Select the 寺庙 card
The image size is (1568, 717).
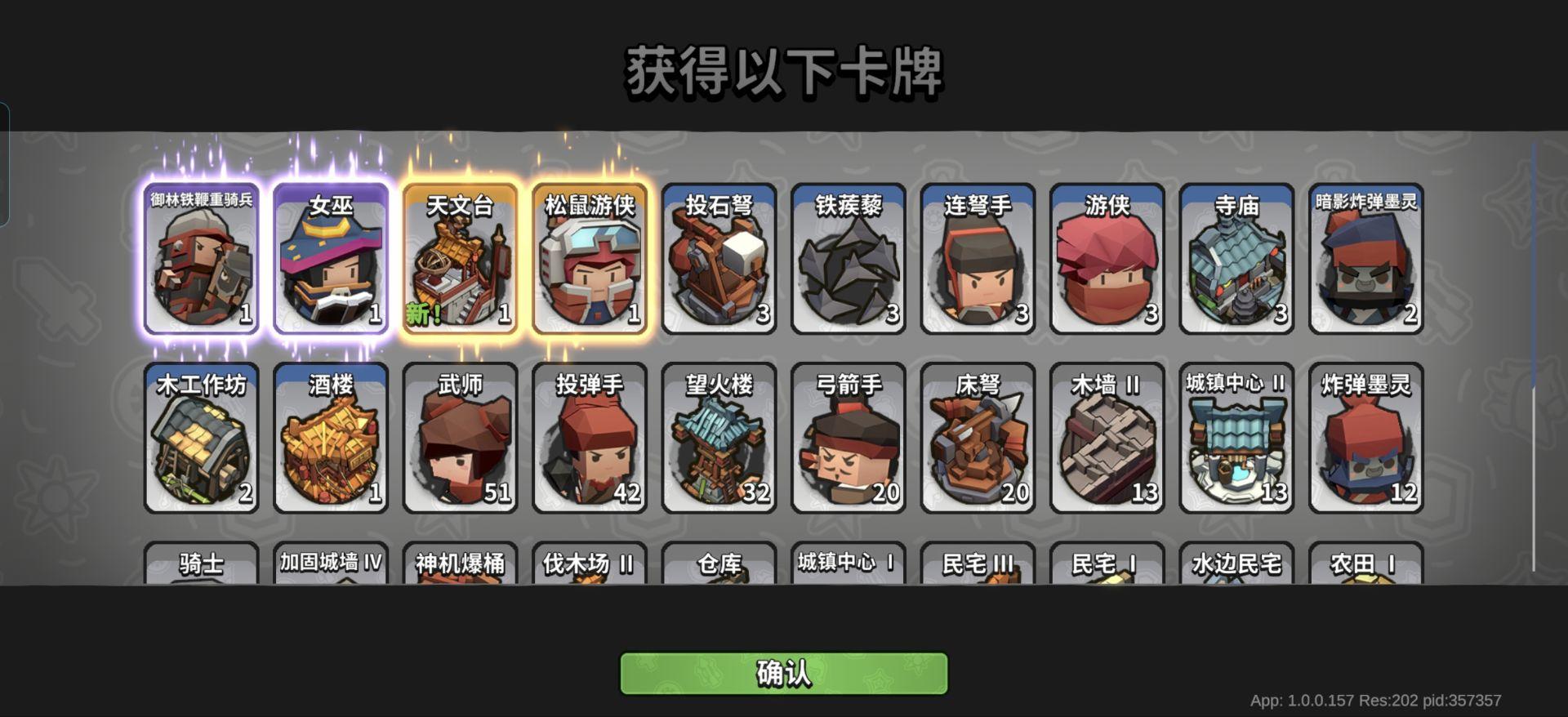pos(1236,260)
